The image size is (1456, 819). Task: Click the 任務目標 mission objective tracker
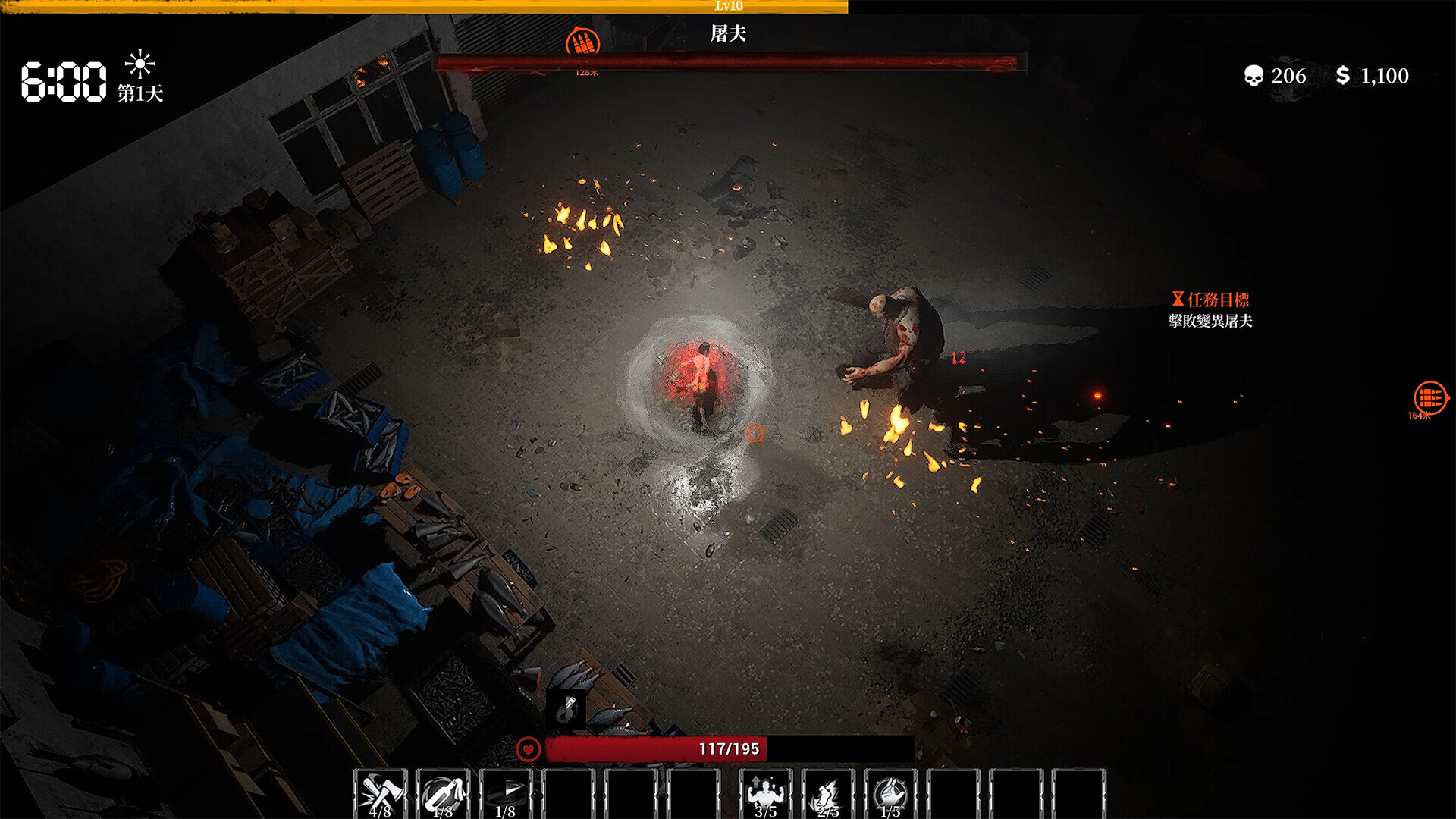[1210, 309]
